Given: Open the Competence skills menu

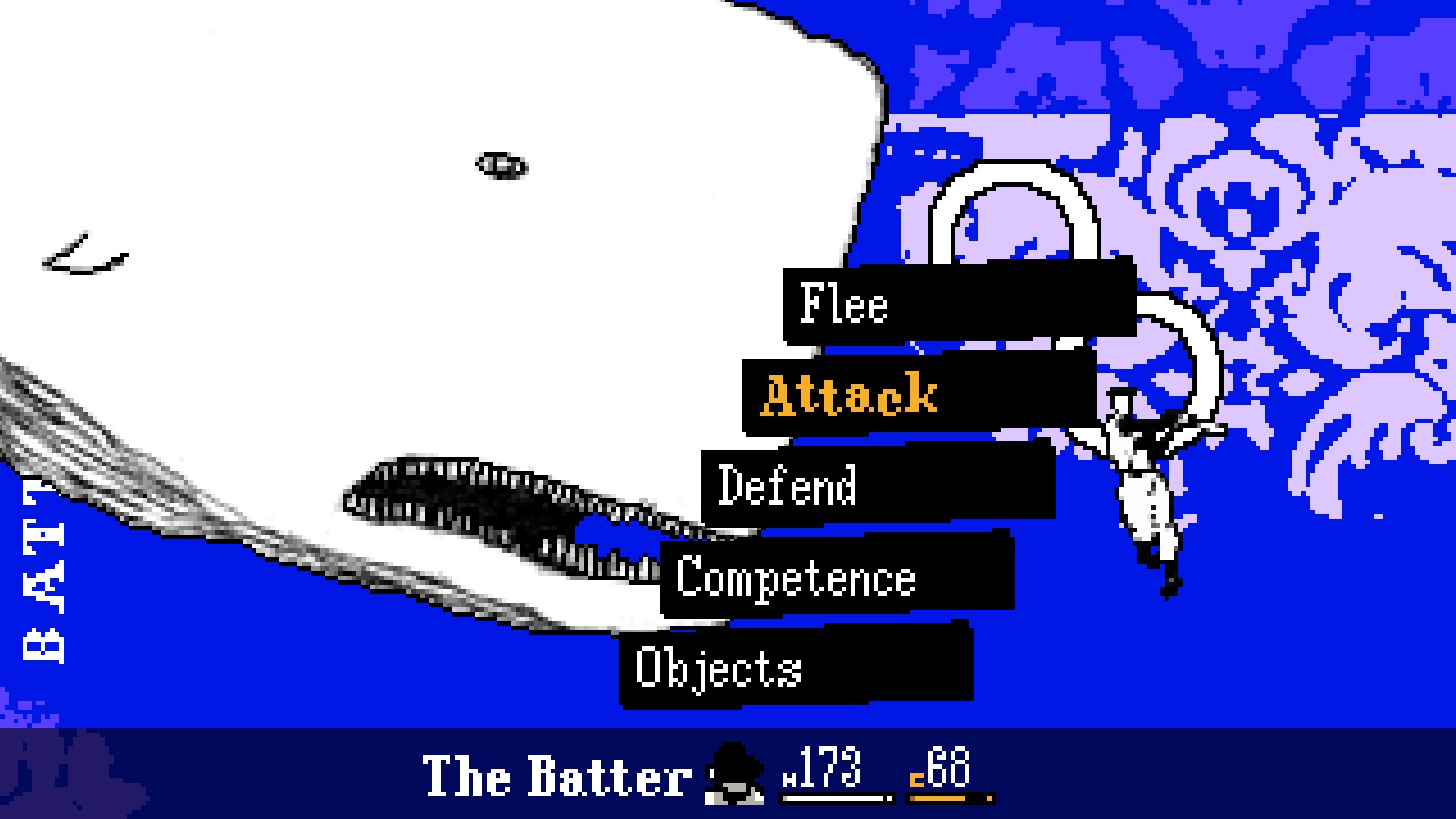Looking at the screenshot, I should (796, 579).
